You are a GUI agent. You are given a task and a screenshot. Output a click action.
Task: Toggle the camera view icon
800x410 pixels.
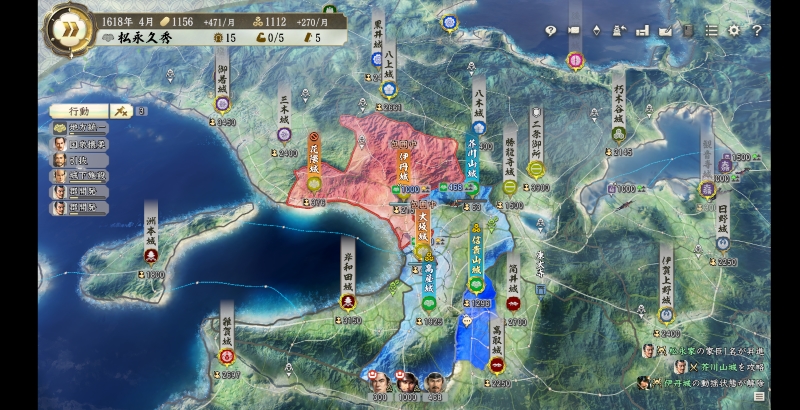point(574,30)
